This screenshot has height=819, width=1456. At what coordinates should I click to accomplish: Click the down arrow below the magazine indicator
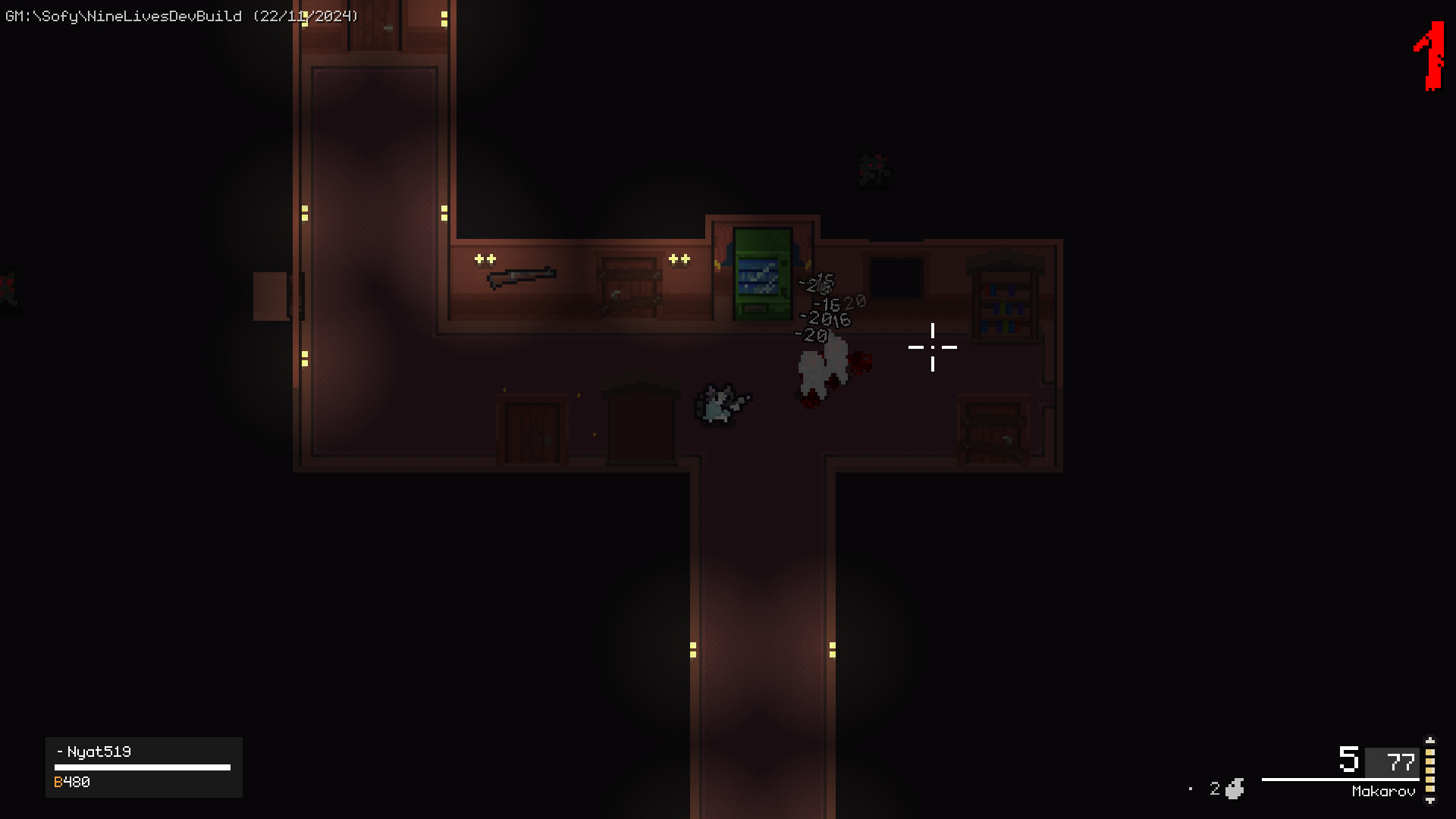click(1430, 801)
